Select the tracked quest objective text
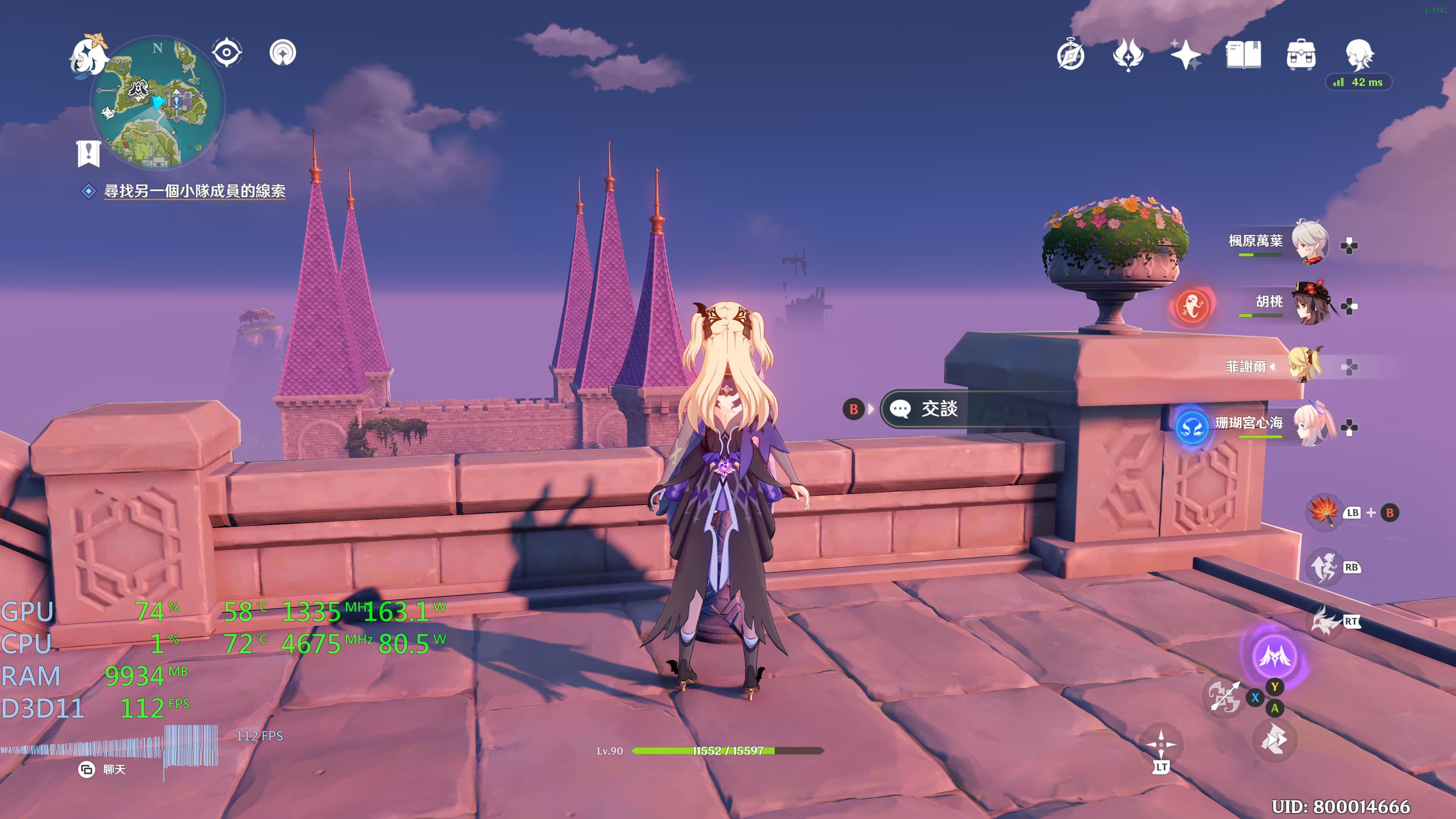1456x819 pixels. pos(195,191)
